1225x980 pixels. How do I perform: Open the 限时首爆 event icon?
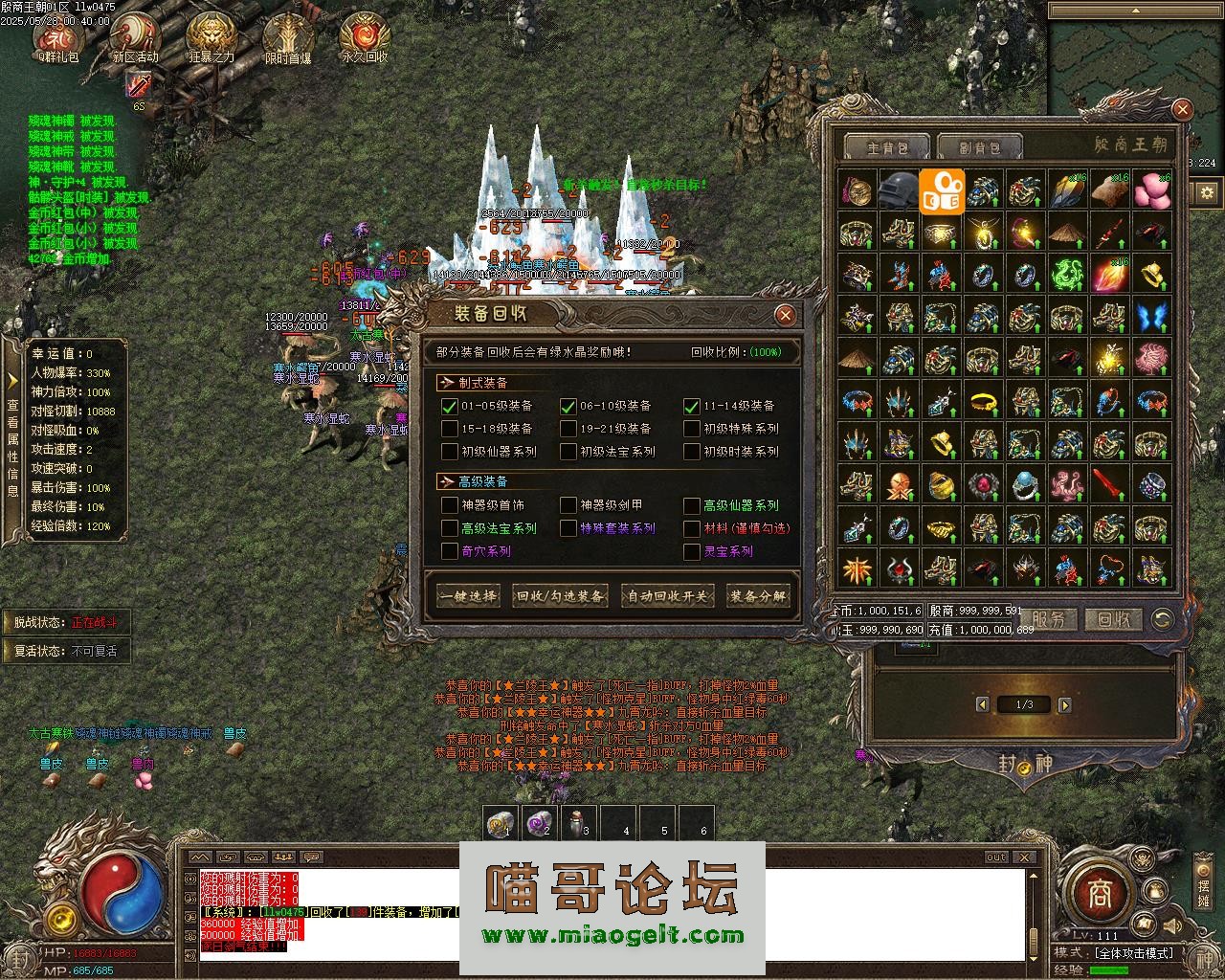(287, 38)
